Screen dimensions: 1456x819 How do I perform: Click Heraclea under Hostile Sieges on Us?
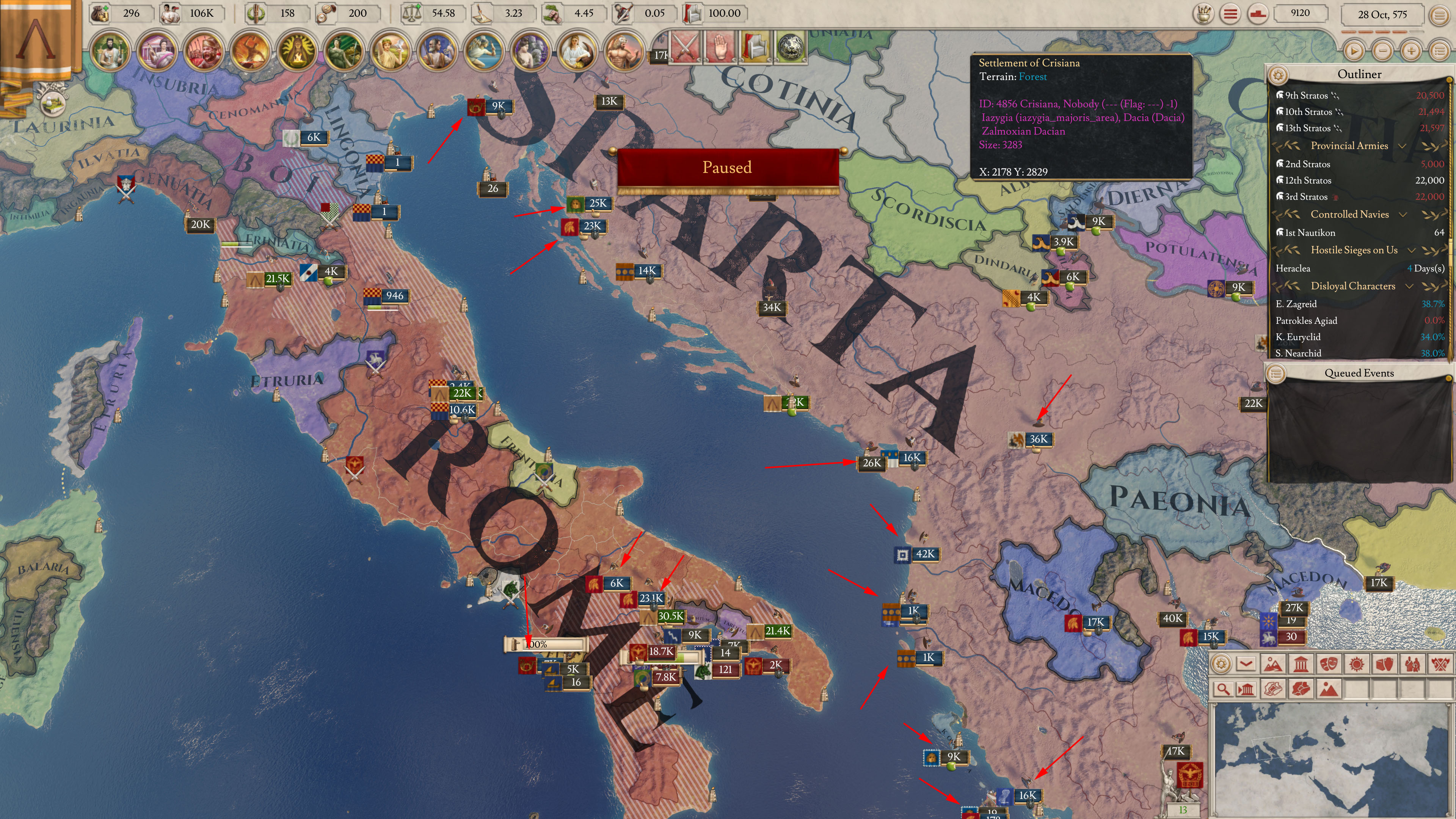point(1293,268)
